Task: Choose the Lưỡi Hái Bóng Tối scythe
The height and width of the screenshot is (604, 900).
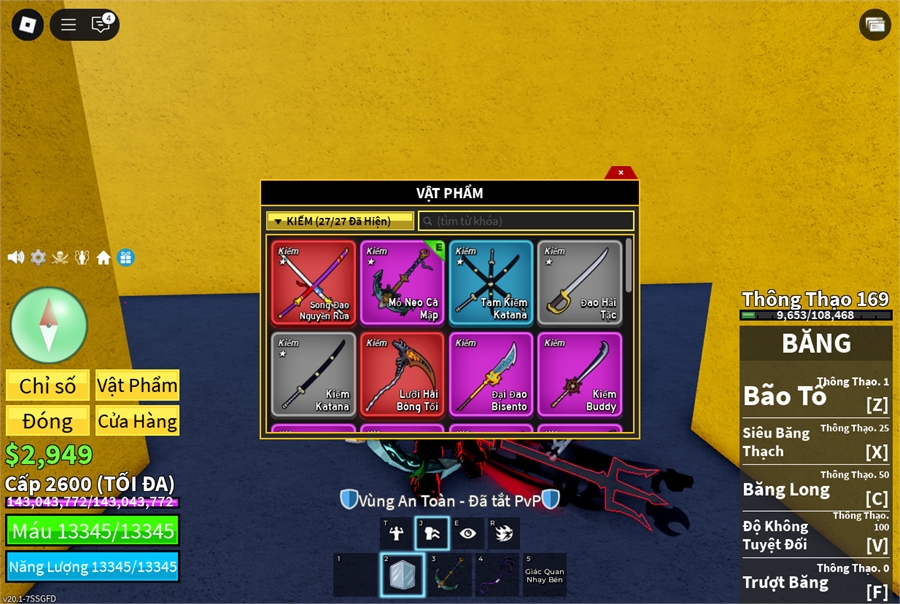Action: pyautogui.click(x=402, y=374)
